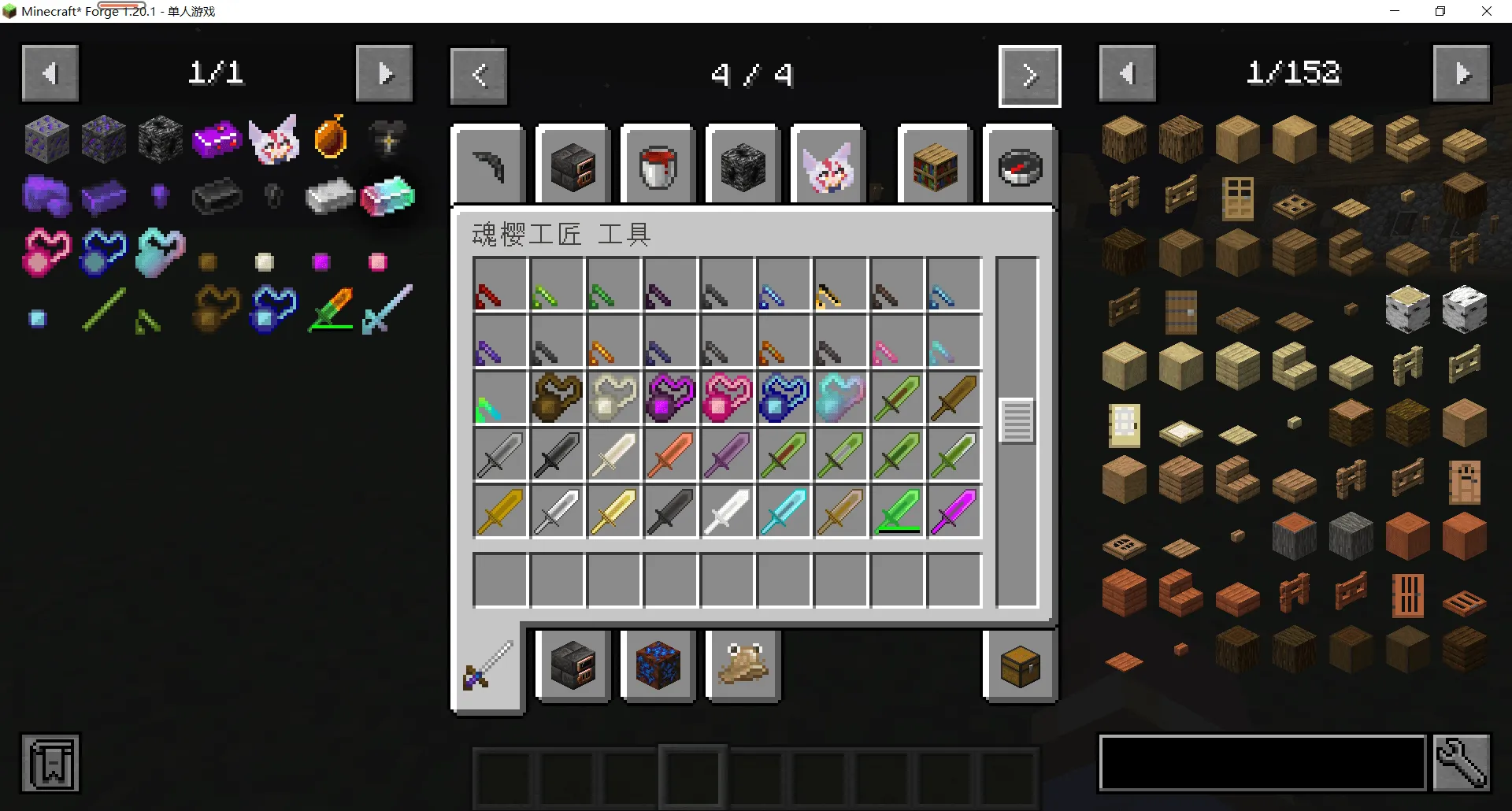This screenshot has height=811, width=1512.
Task: Click the lava bucket tab at top
Action: point(658,165)
